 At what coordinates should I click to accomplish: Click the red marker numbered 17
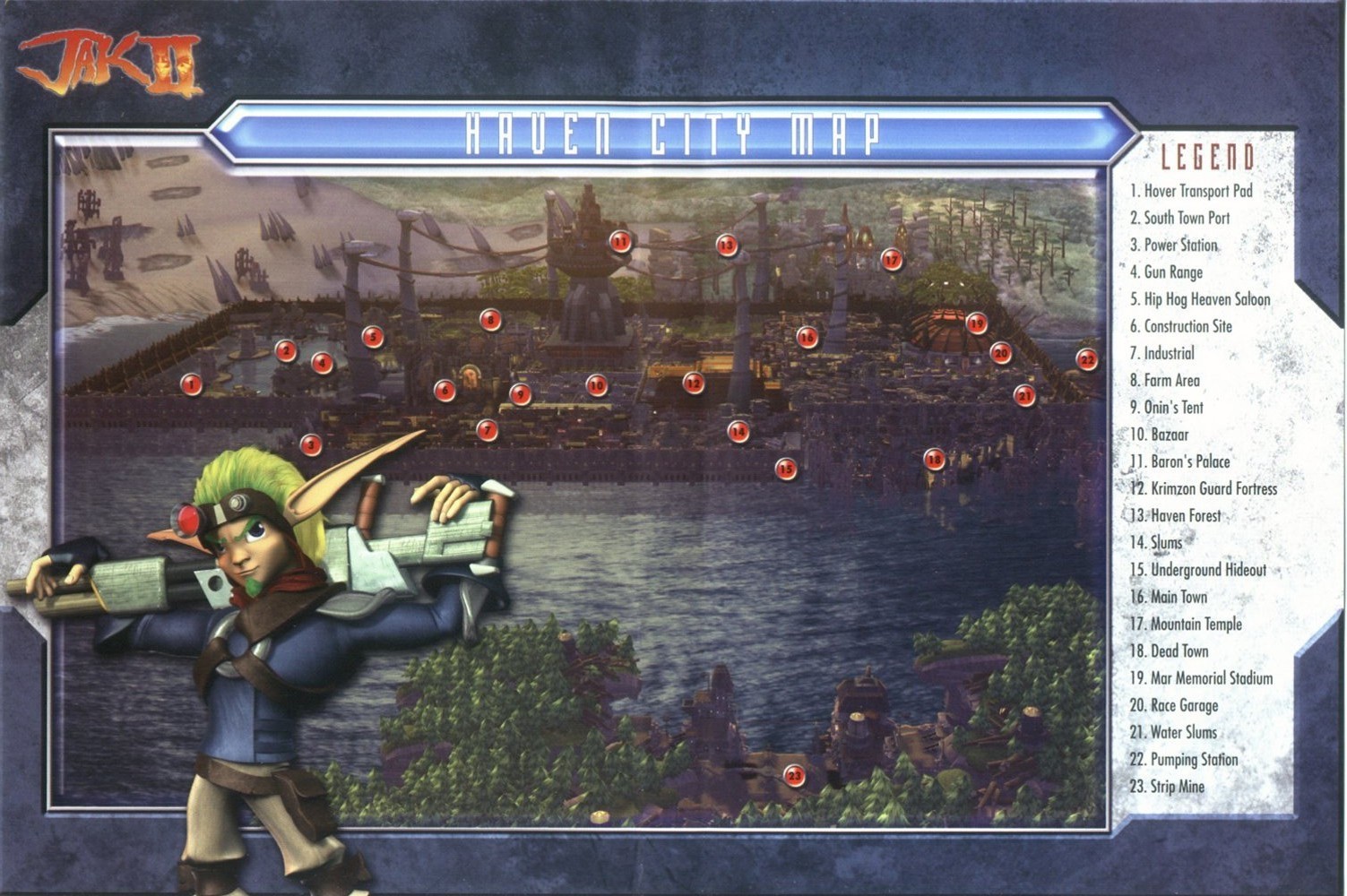point(891,260)
